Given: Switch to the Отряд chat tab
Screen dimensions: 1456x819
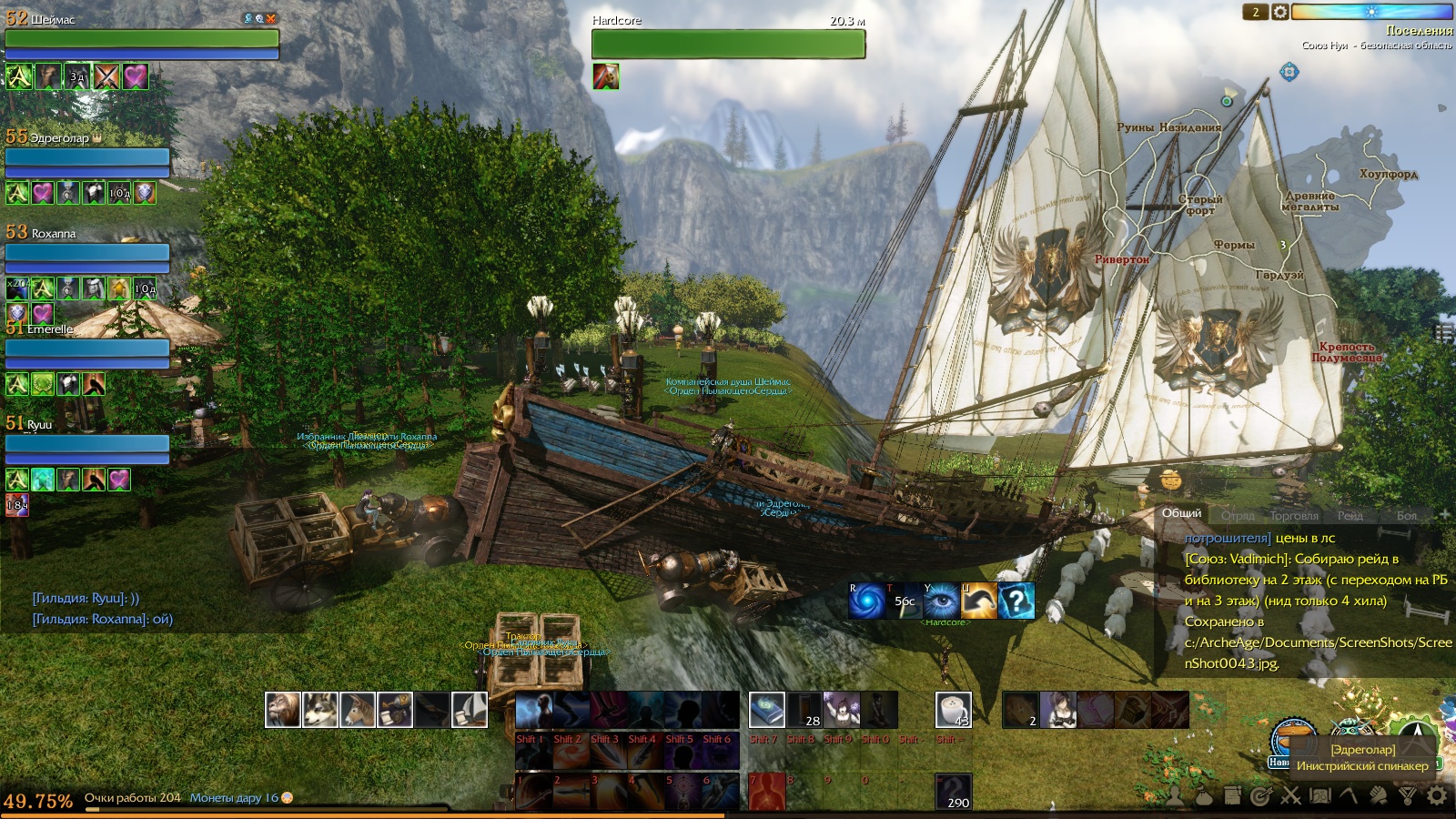Looking at the screenshot, I should click(x=1237, y=515).
